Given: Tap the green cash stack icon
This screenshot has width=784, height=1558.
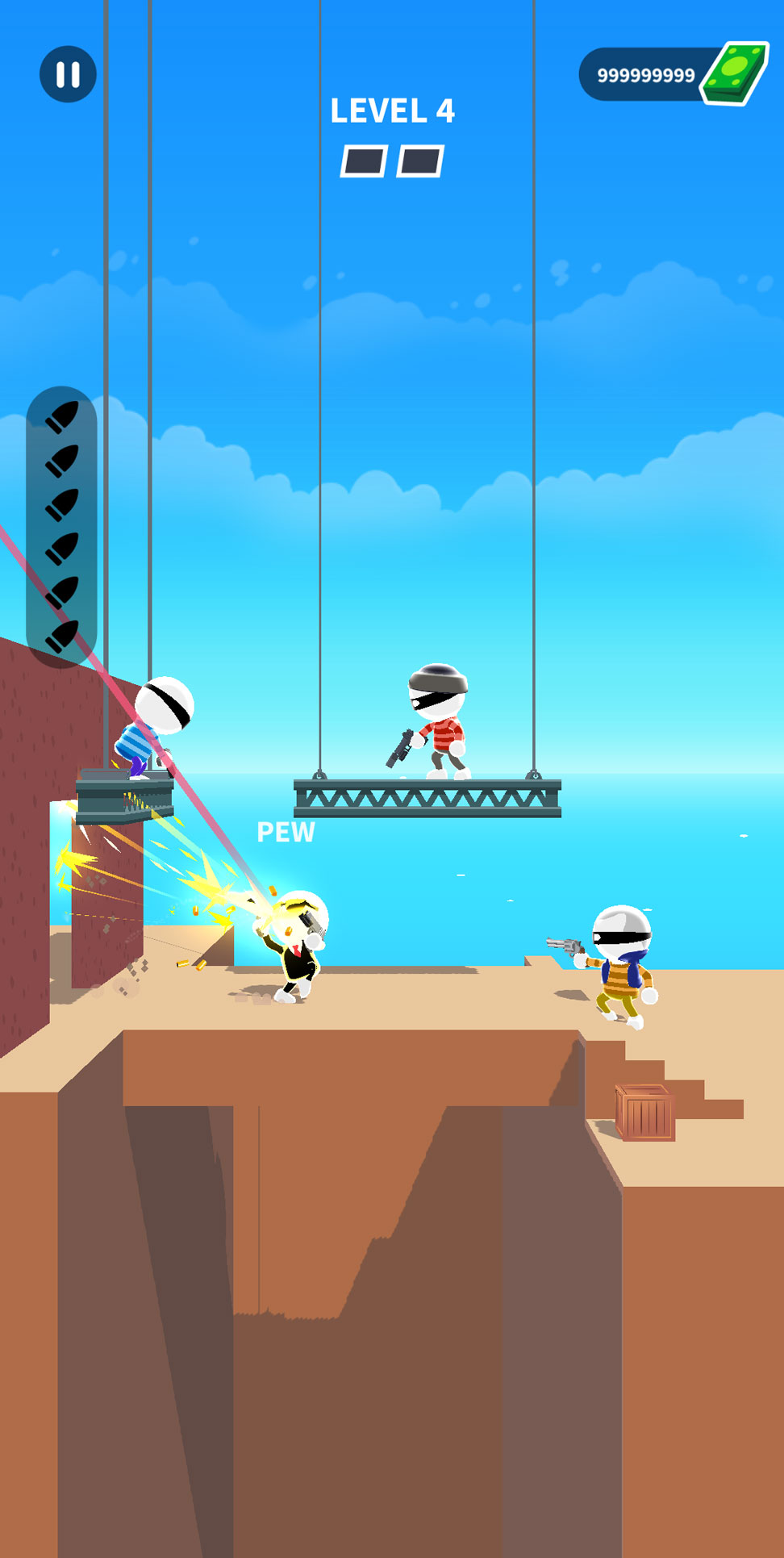Looking at the screenshot, I should [734, 73].
